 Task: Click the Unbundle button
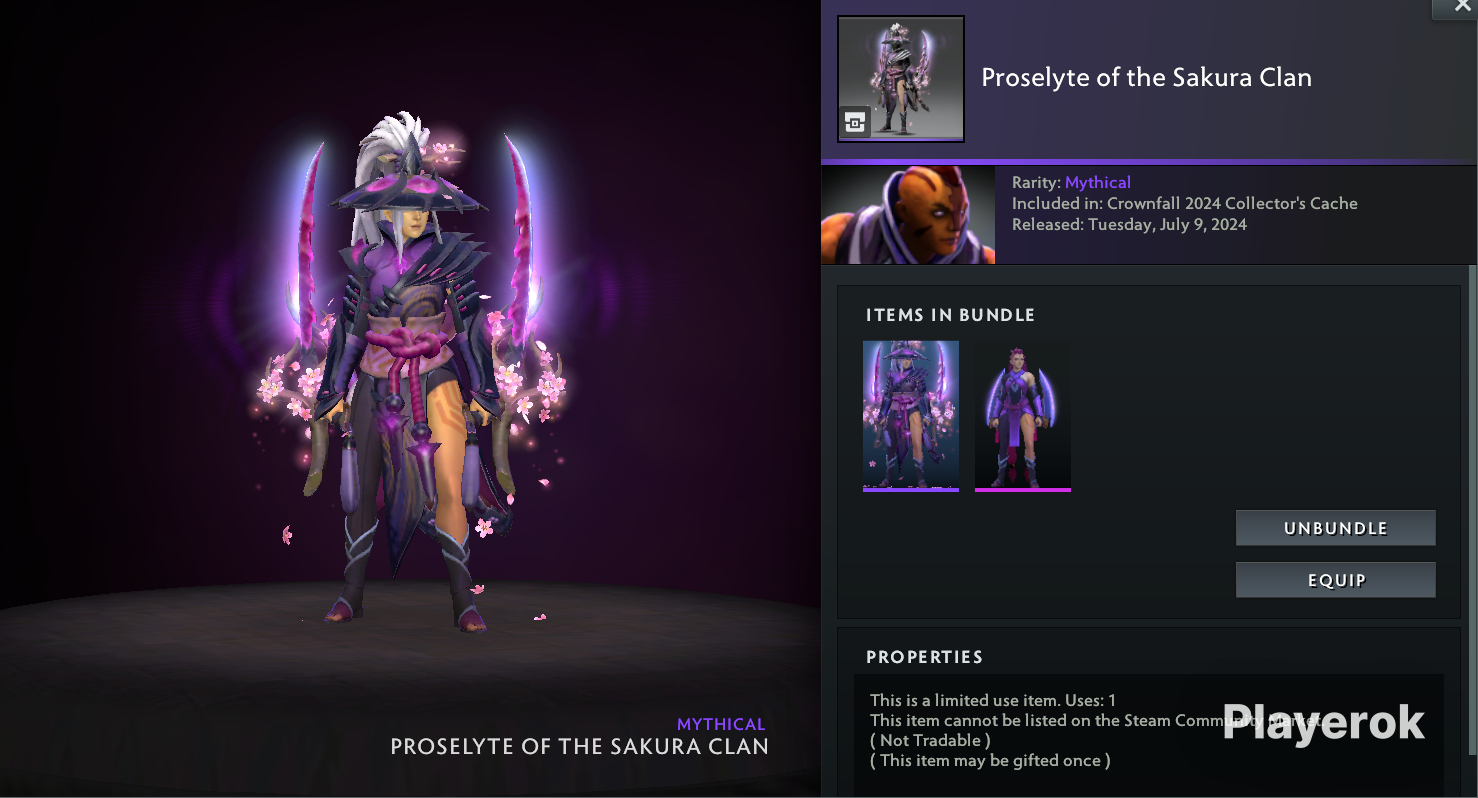pyautogui.click(x=1335, y=528)
